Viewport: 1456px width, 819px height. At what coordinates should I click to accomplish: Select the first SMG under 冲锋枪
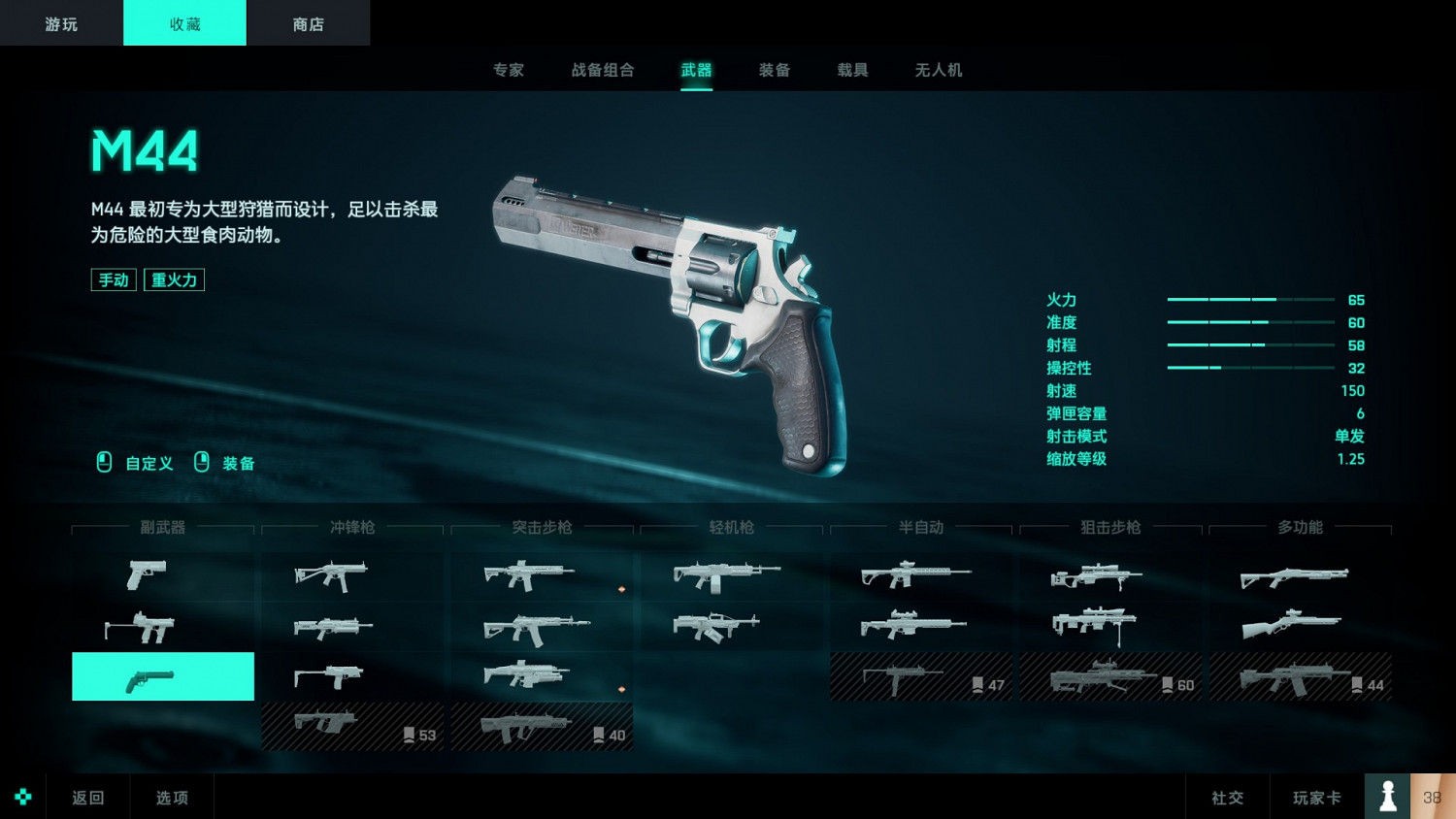(330, 574)
